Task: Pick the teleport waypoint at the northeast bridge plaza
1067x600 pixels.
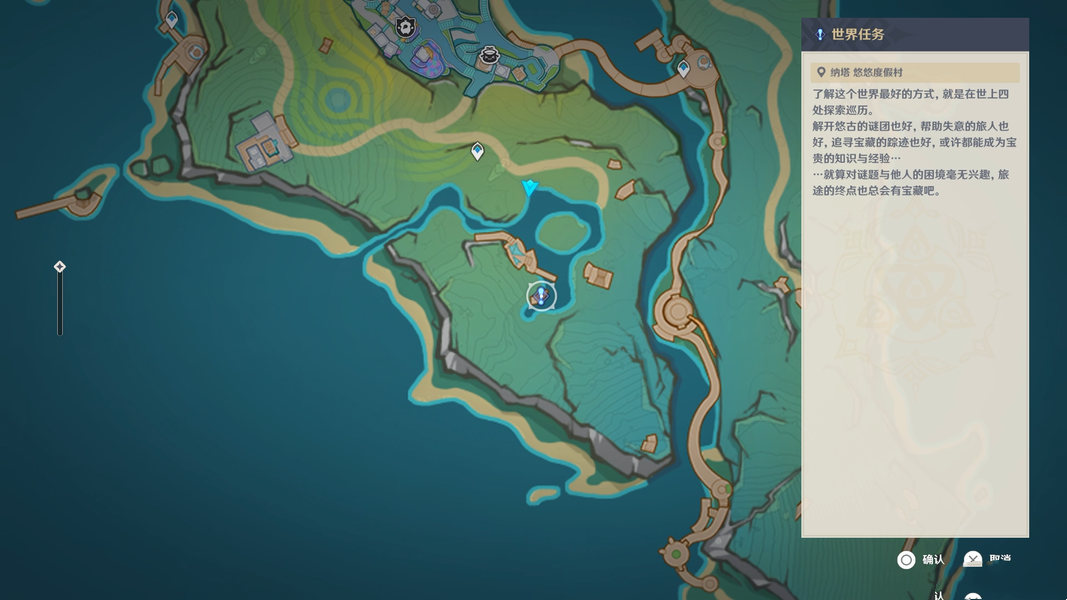Action: 684,69
